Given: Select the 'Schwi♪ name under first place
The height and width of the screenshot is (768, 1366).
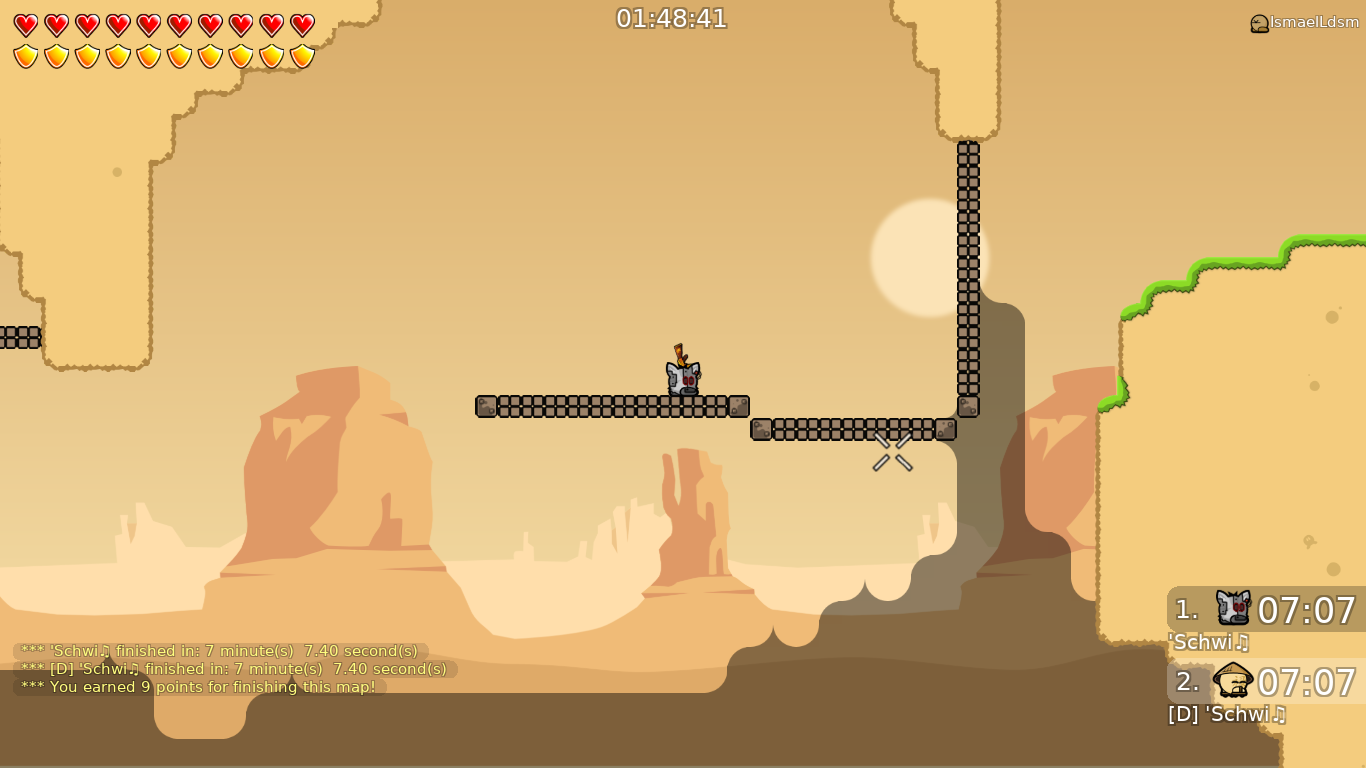Looking at the screenshot, I should (1205, 642).
